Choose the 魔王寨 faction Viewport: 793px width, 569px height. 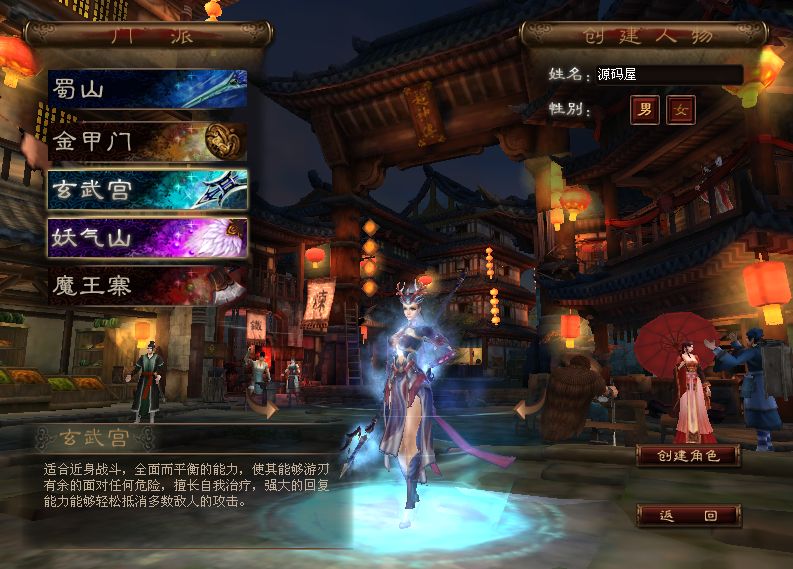(147, 287)
